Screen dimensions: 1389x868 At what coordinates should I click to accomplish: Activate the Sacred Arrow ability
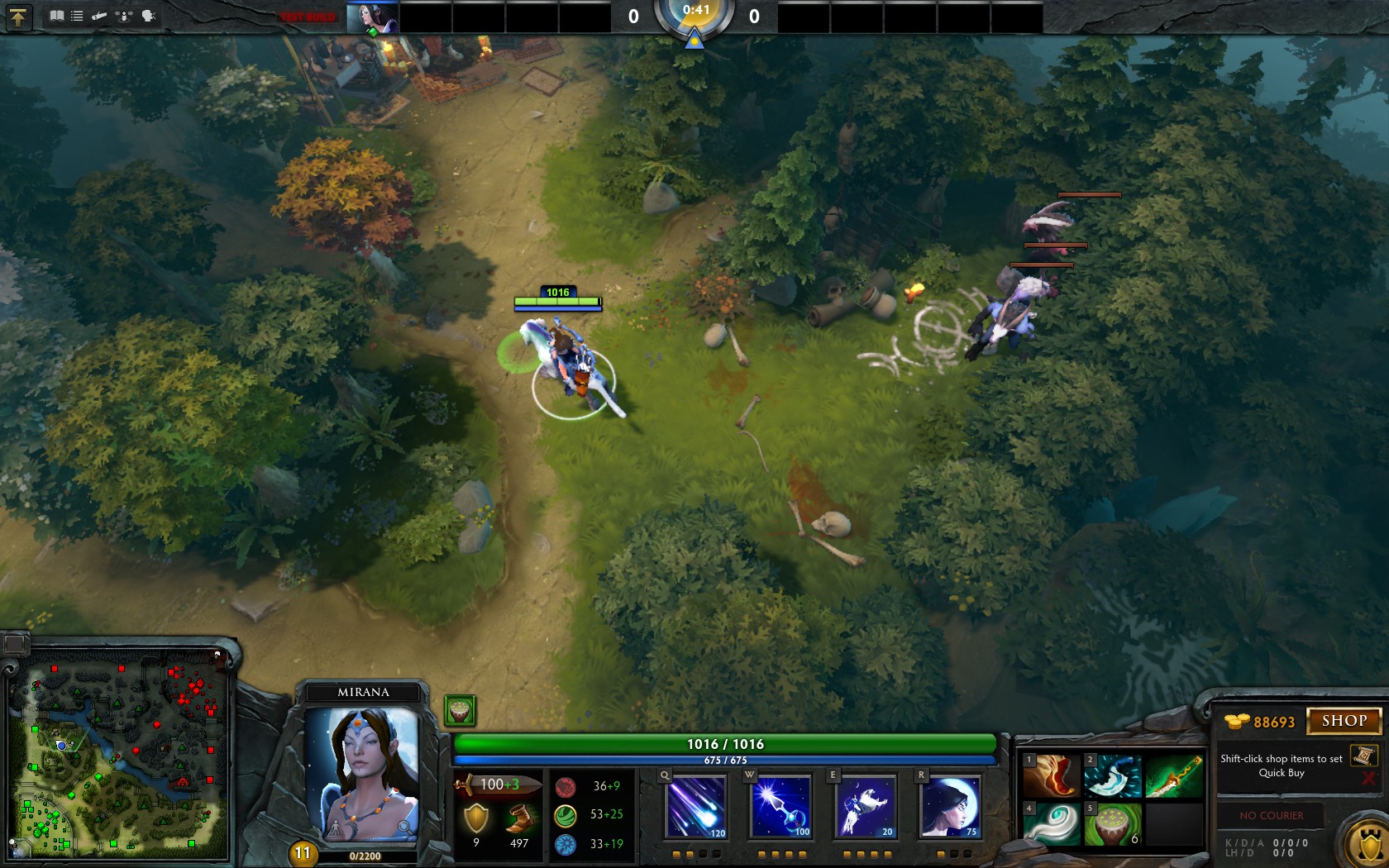pyautogui.click(x=781, y=807)
